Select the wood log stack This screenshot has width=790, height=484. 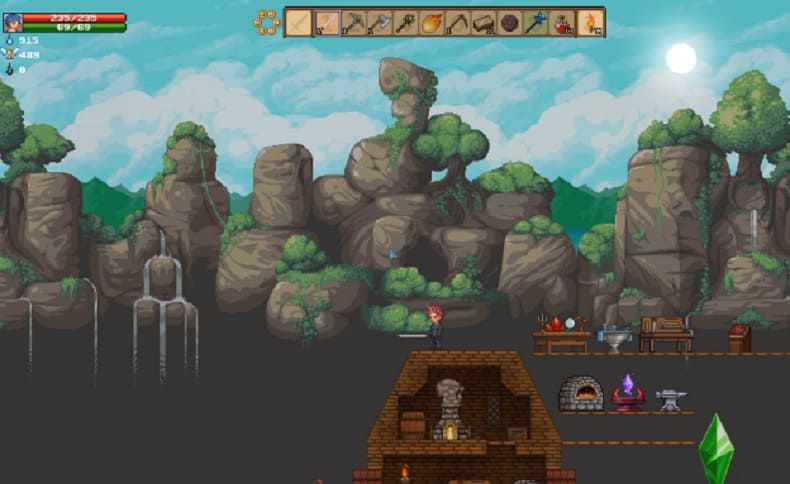pyautogui.click(x=484, y=22)
